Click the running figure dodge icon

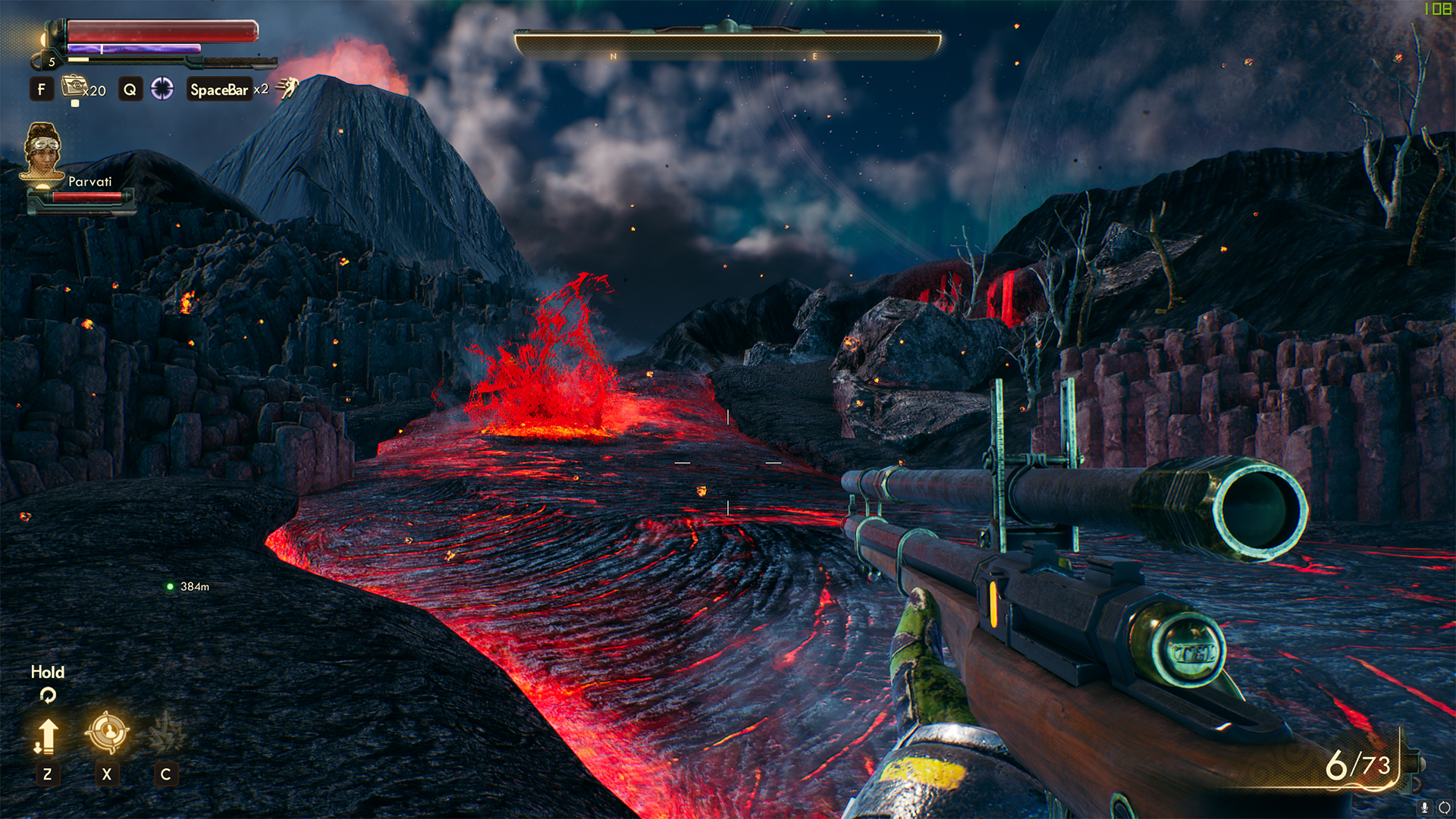287,88
